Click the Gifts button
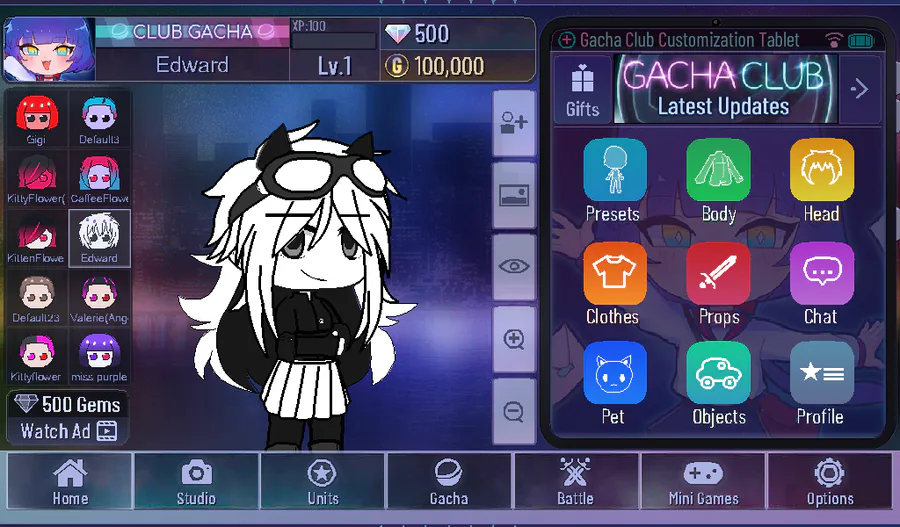900x527 pixels. [582, 89]
